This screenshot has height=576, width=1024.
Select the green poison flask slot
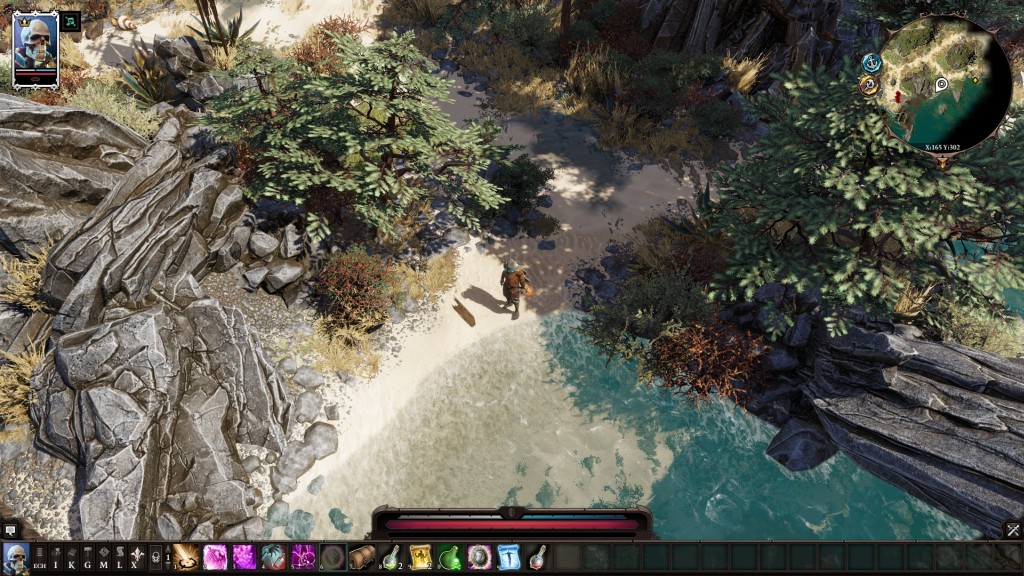[x=450, y=557]
